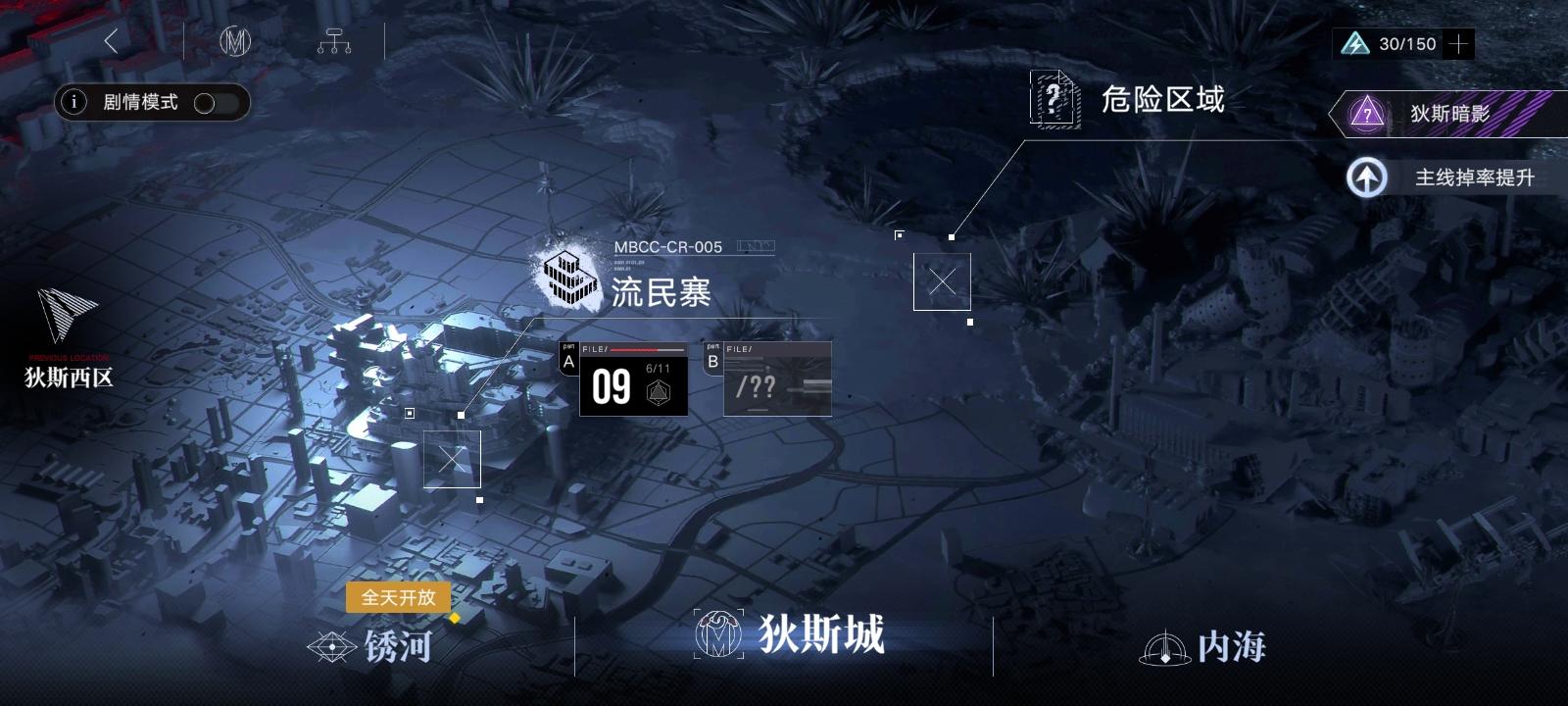Click the compass icon next to 锈河
Image resolution: width=1568 pixels, height=706 pixels.
331,647
